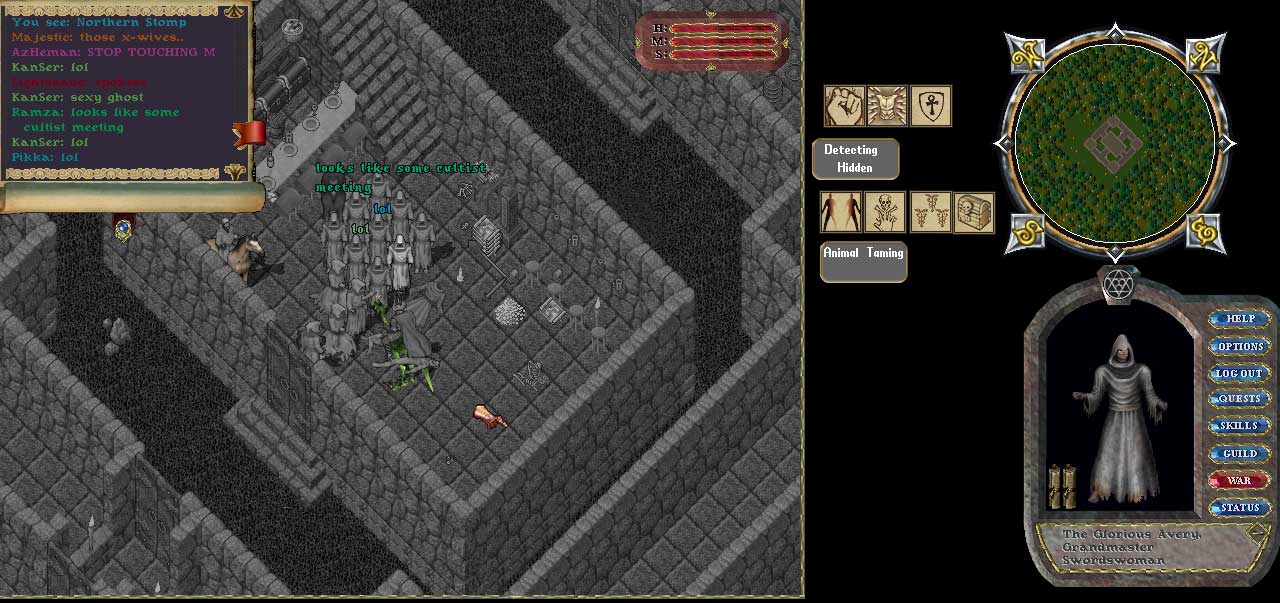The height and width of the screenshot is (603, 1280).
Task: Cast the skull and hand spell icon
Action: [885, 213]
